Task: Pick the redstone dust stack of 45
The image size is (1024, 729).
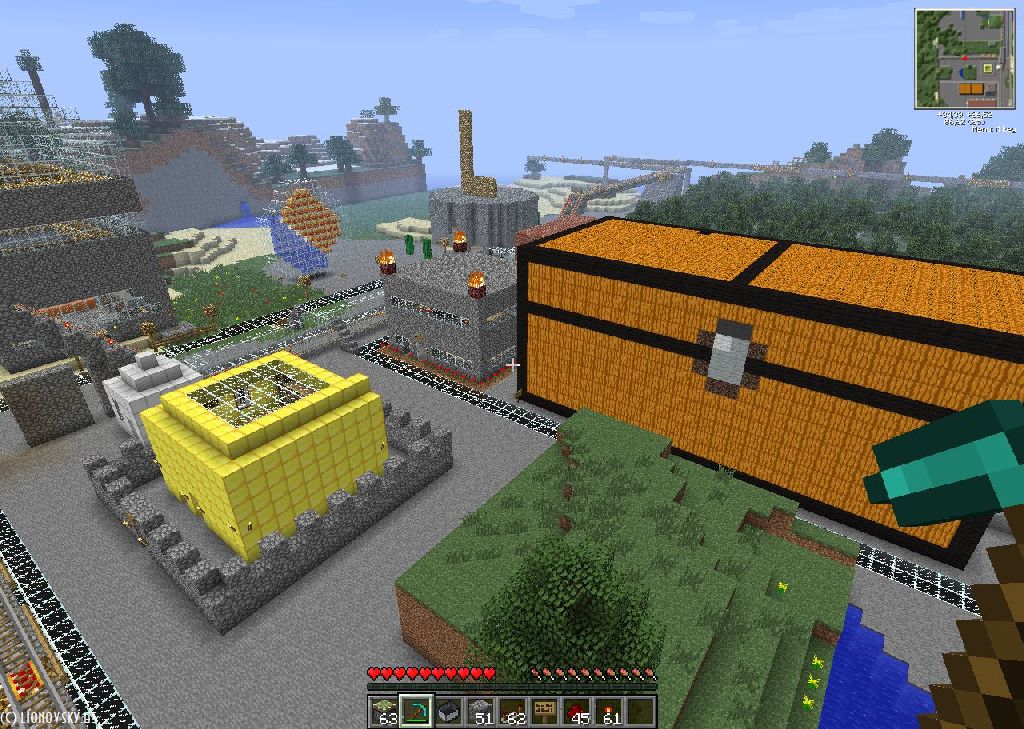Action: click(x=577, y=711)
